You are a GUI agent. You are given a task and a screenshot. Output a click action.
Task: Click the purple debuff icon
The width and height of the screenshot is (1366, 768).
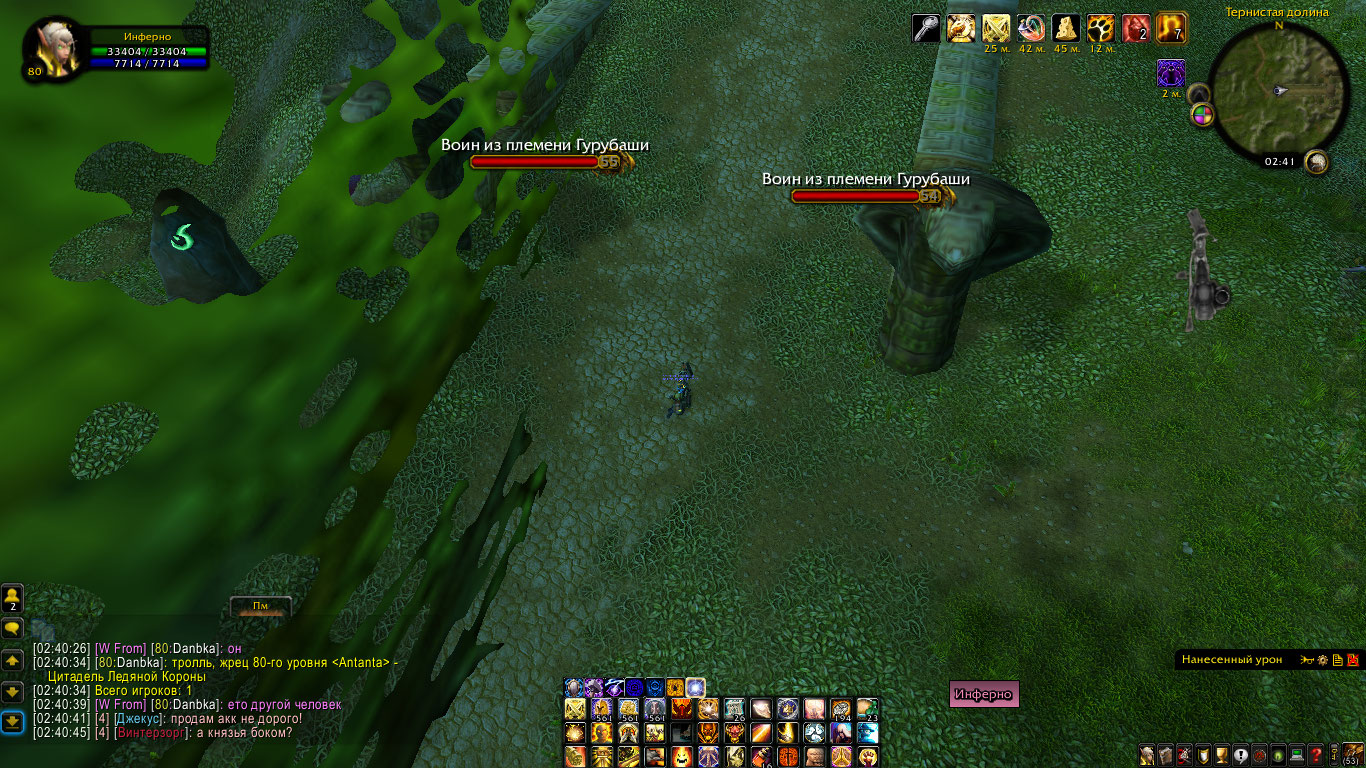coord(1171,72)
